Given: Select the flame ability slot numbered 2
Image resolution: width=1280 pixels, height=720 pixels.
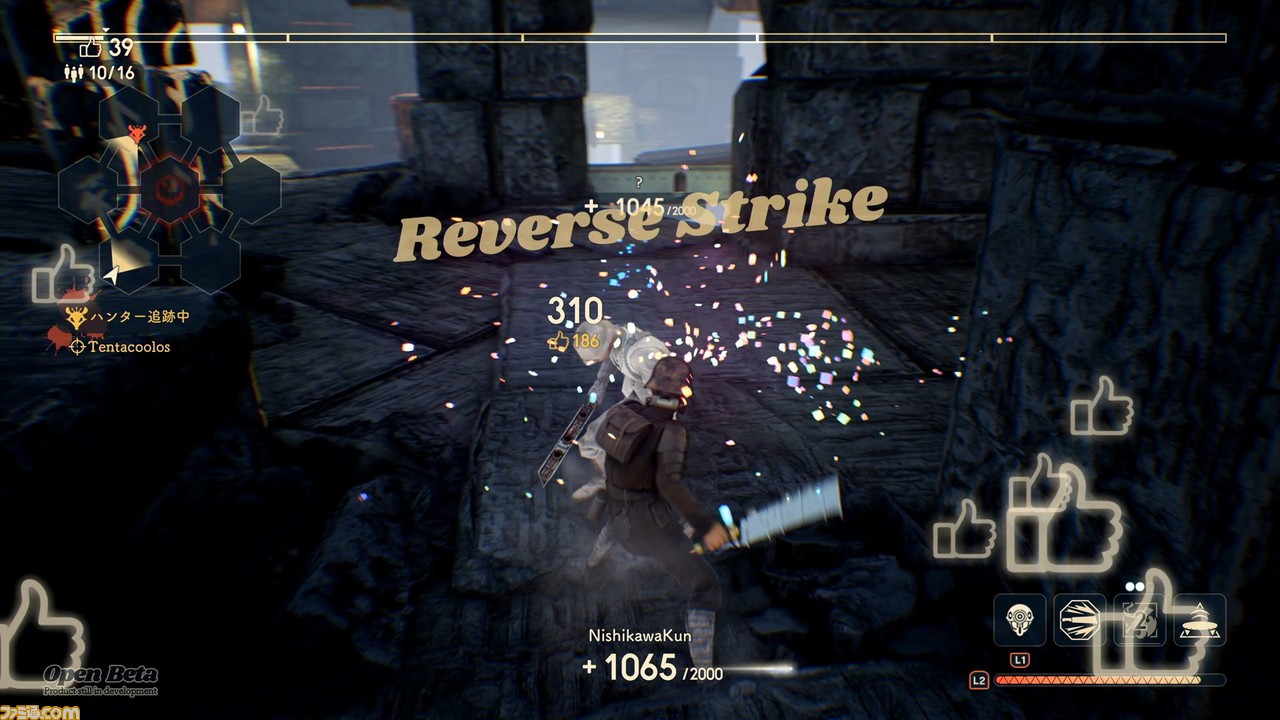Looking at the screenshot, I should coord(1139,620).
